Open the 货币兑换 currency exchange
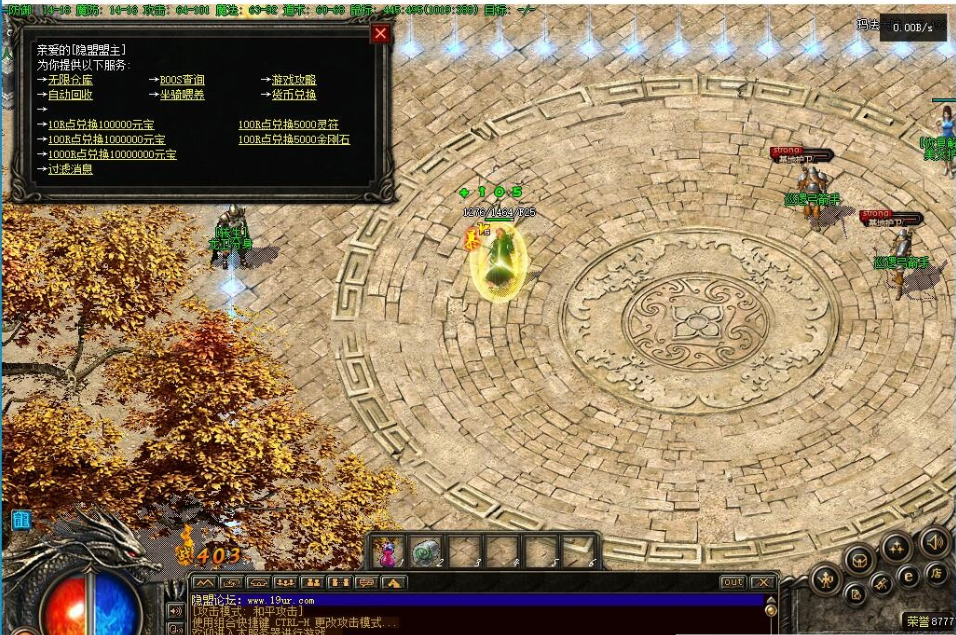This screenshot has width=956, height=635. (x=293, y=95)
